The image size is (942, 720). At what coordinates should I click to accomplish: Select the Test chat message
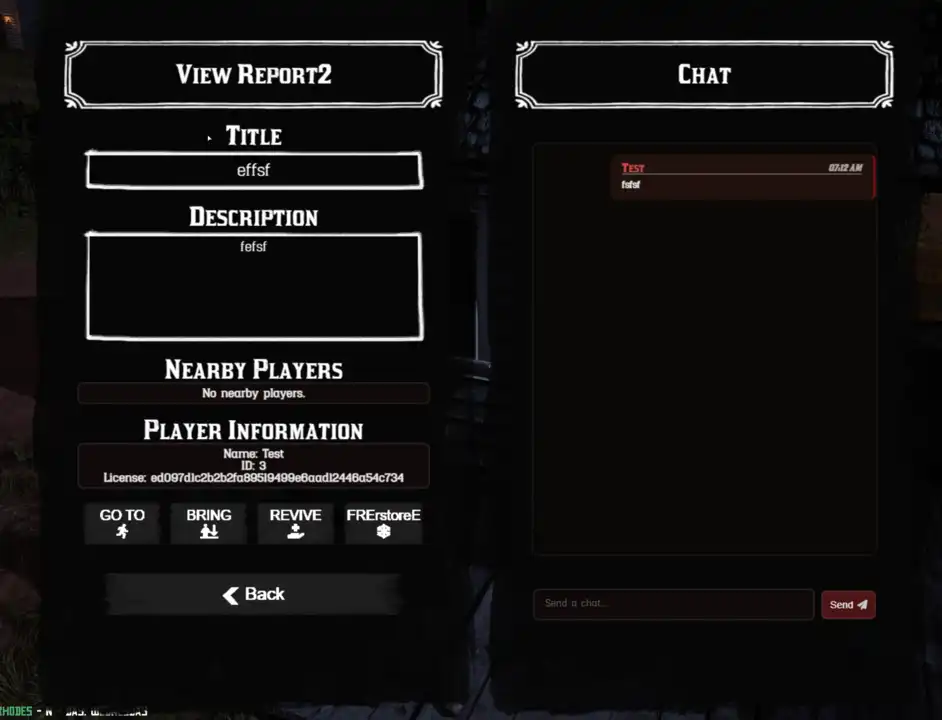tap(742, 177)
